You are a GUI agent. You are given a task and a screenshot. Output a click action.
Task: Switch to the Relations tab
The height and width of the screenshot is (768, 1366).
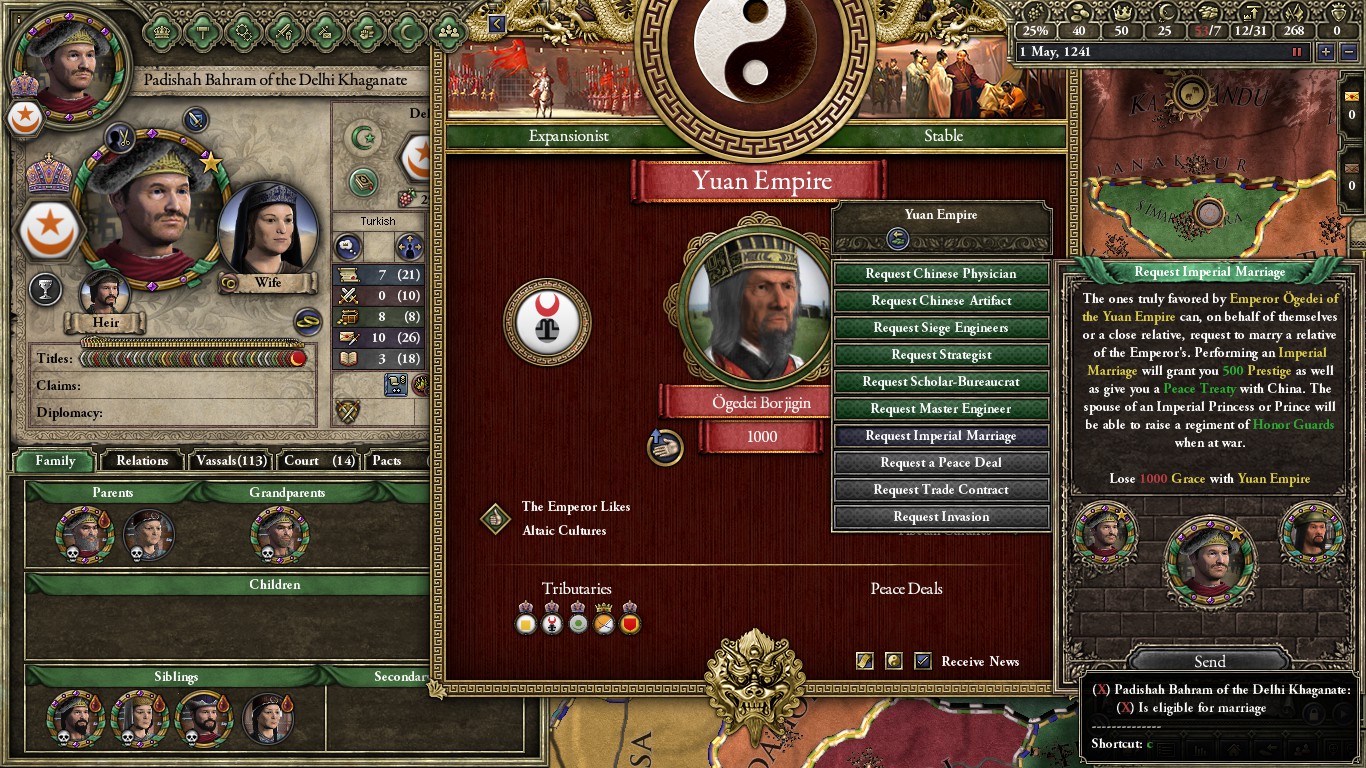142,461
